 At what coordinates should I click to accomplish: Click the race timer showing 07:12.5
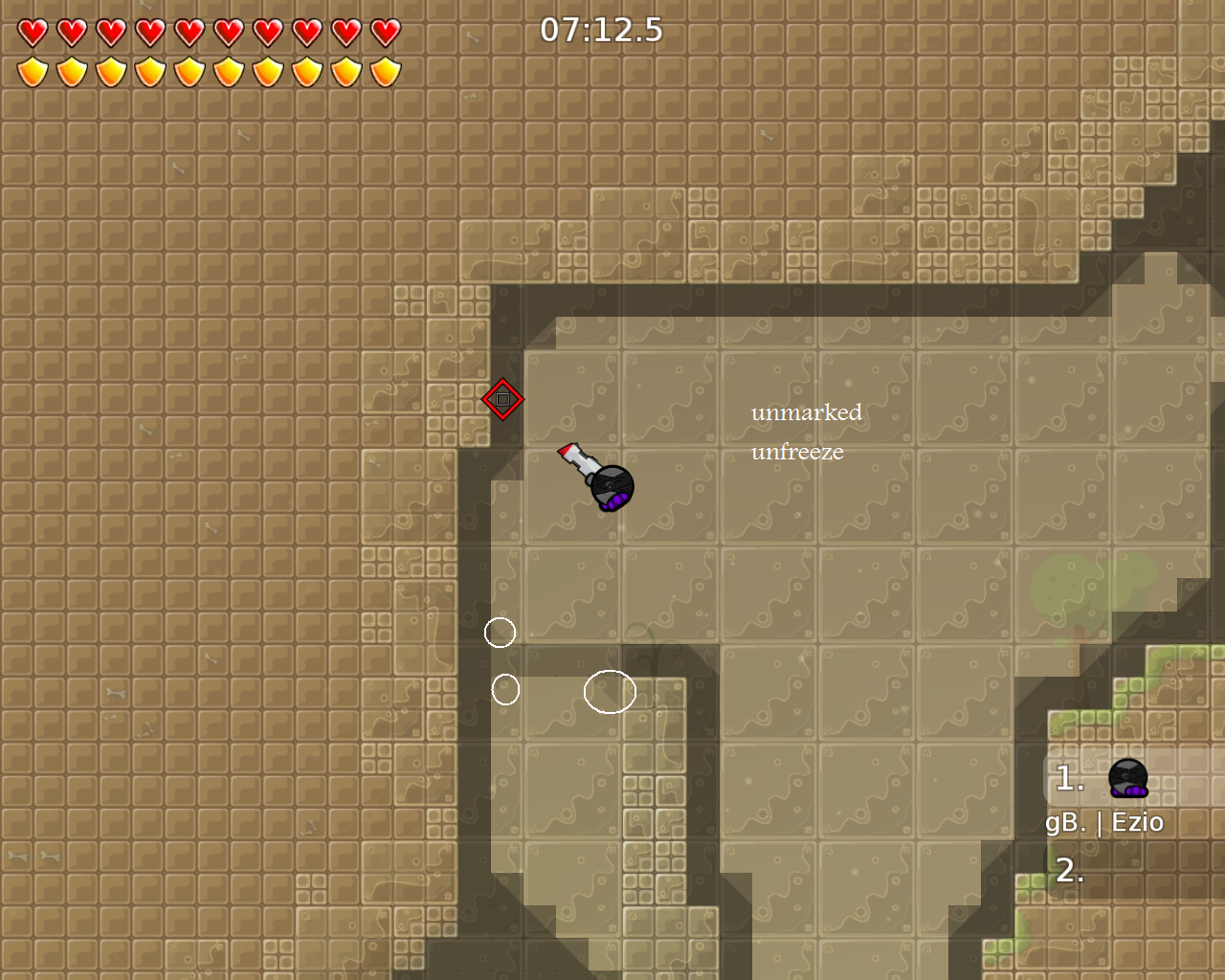(600, 30)
